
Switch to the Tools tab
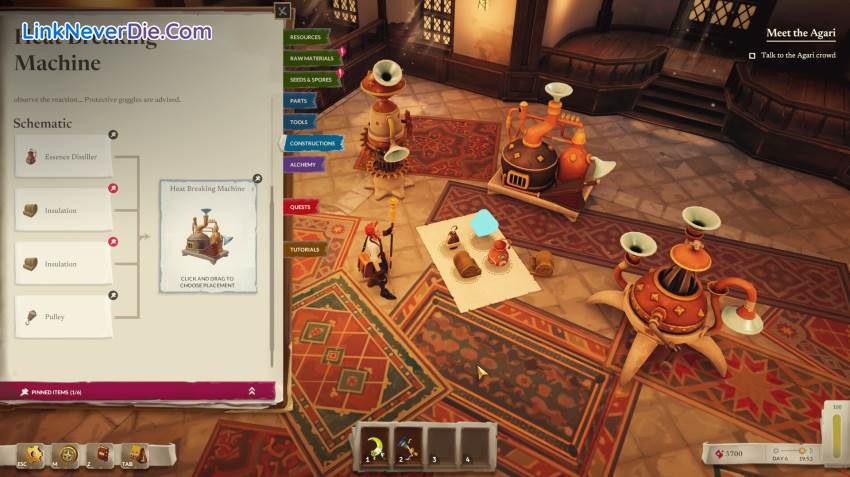(299, 122)
